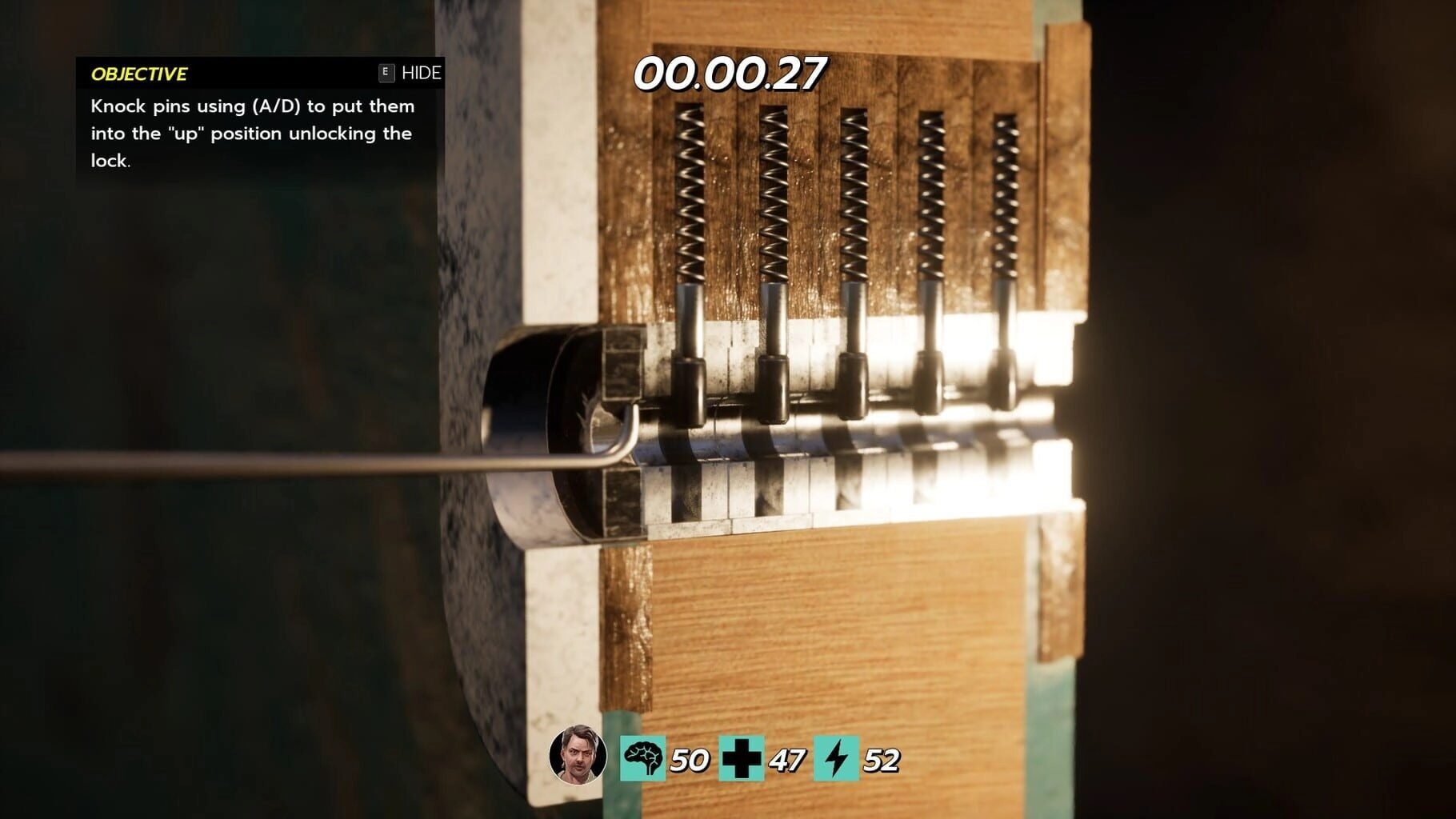Click the brain sanity icon
Image resolution: width=1456 pixels, height=819 pixels.
click(x=642, y=758)
